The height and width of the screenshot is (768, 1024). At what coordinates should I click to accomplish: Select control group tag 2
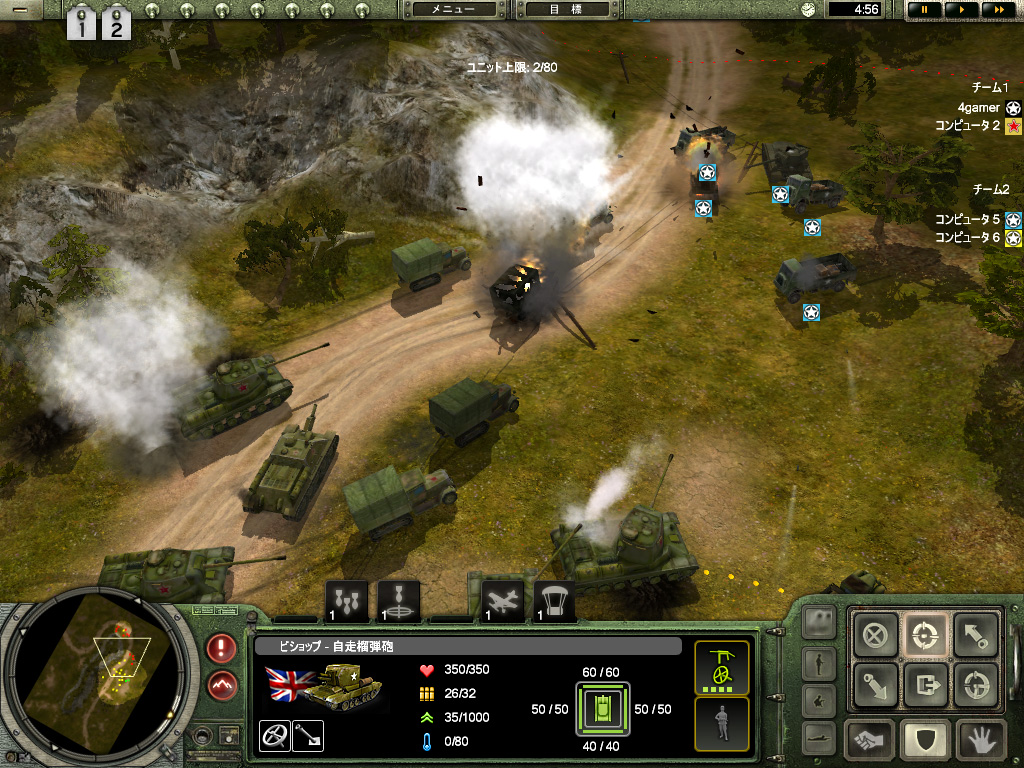pos(116,23)
